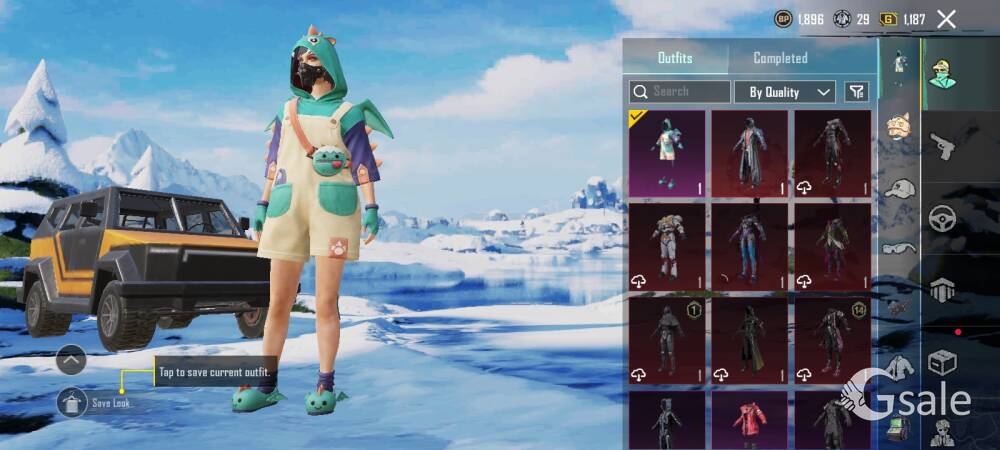
Task: Open the outfit filter funnel button
Action: (x=856, y=92)
